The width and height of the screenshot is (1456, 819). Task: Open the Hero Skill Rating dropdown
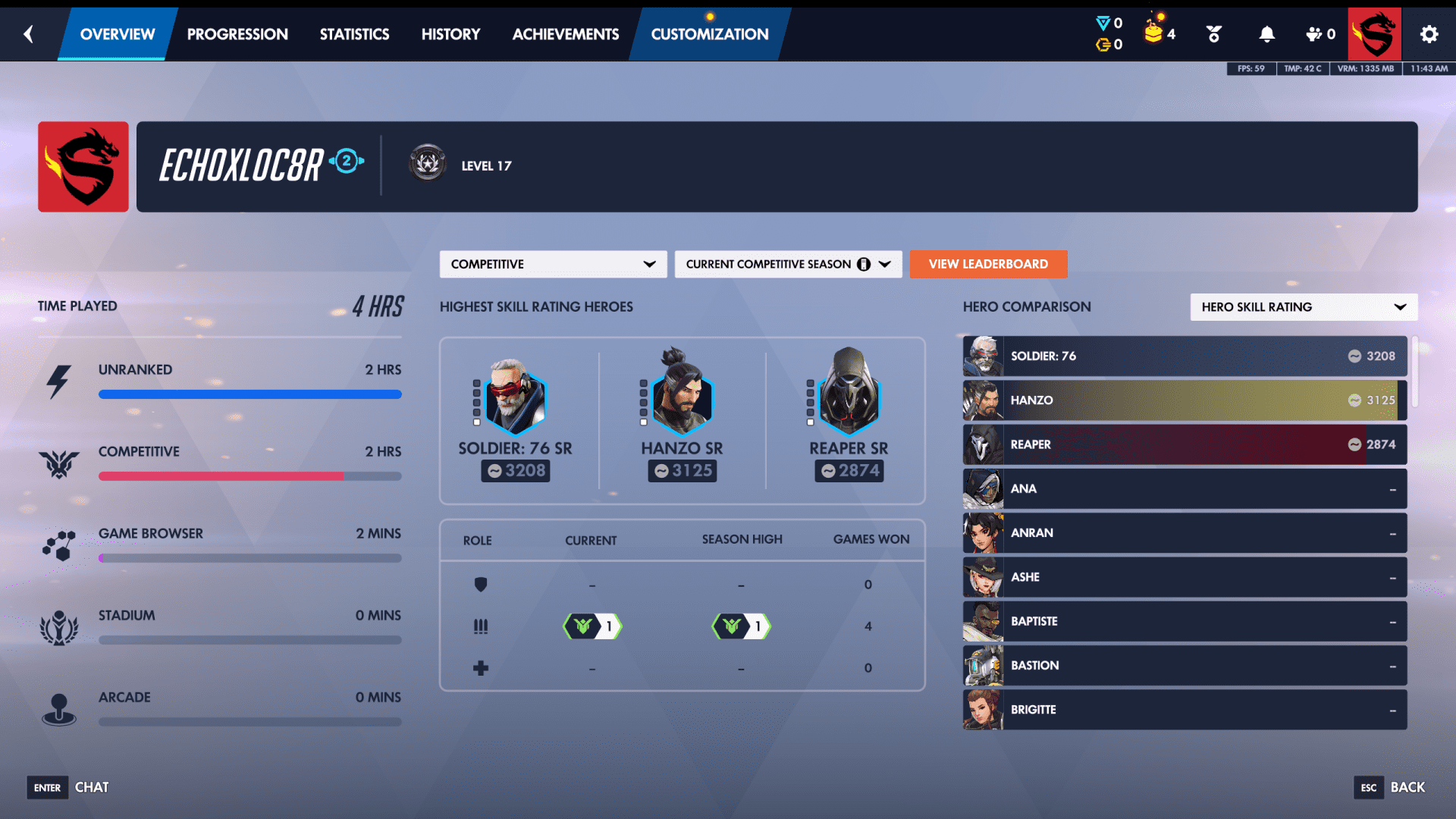point(1303,307)
